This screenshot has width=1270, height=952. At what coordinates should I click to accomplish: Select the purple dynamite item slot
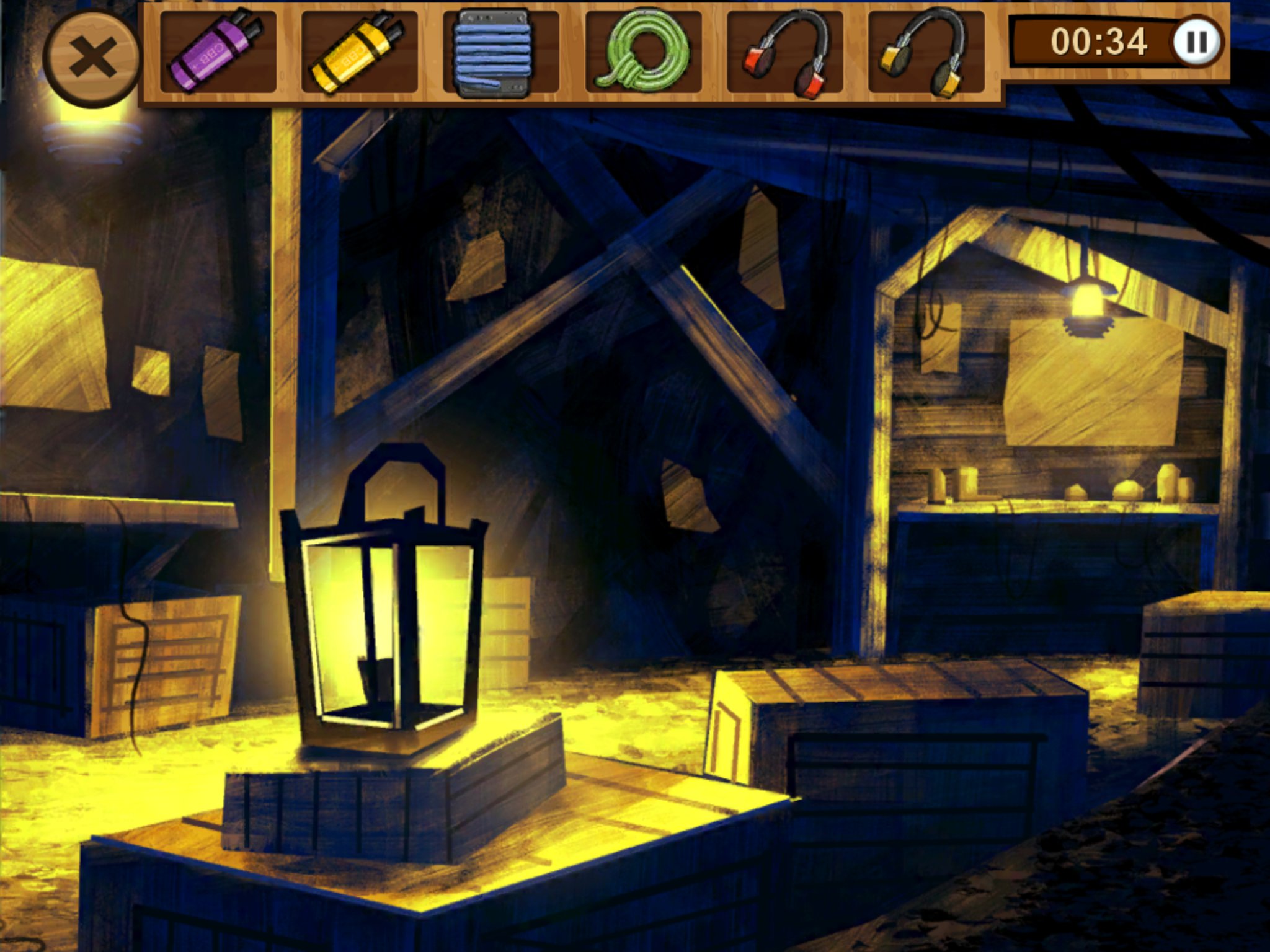pos(218,51)
